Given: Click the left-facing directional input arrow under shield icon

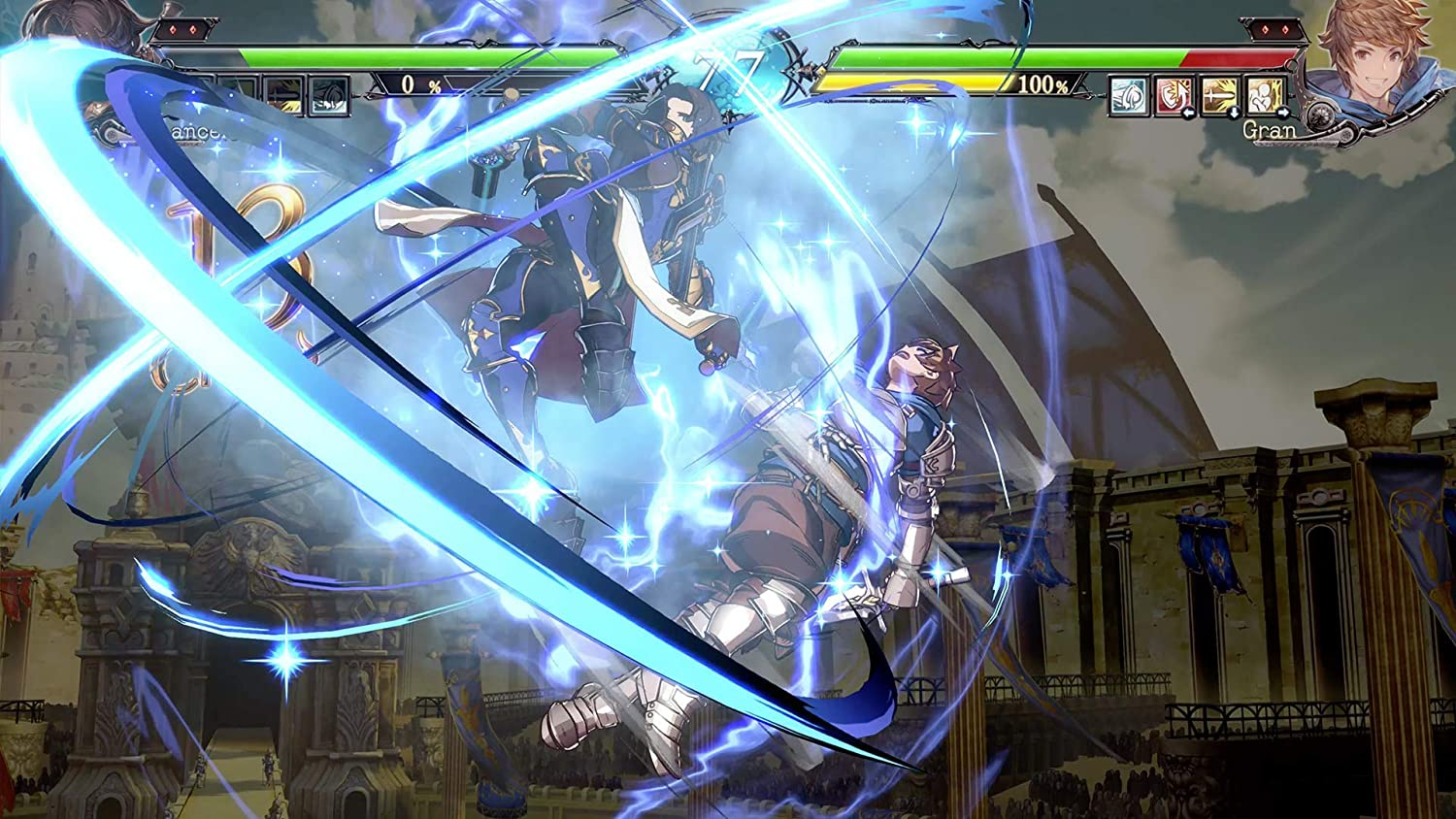Looking at the screenshot, I should 1190,113.
